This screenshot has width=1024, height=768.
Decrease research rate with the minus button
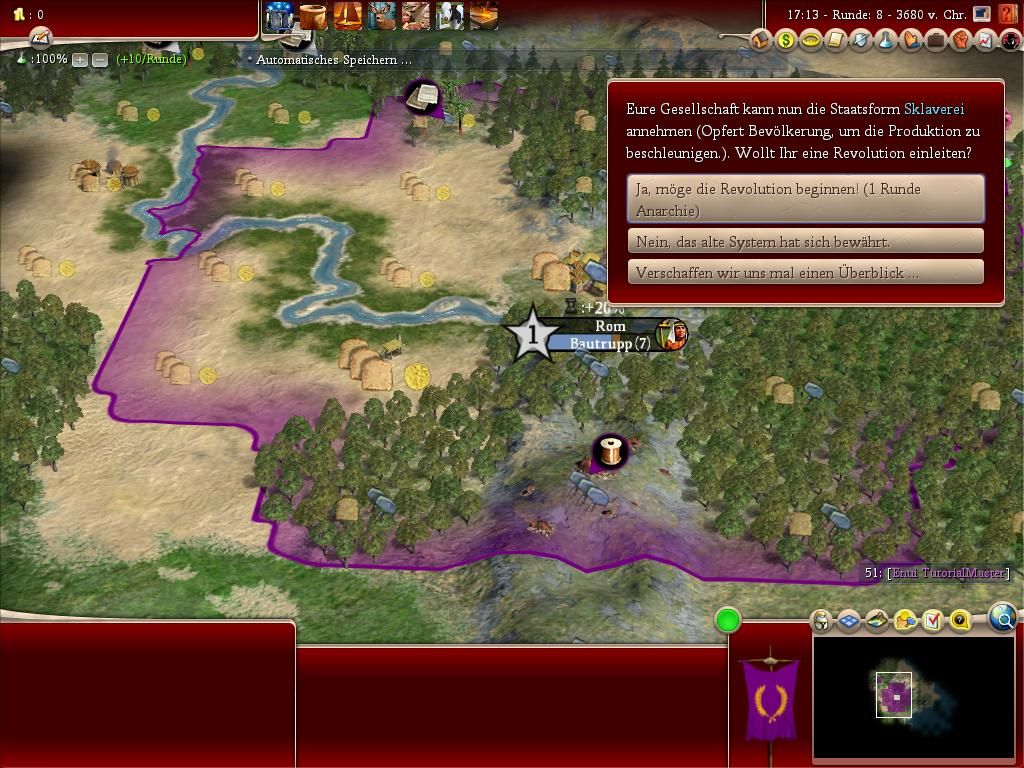(x=100, y=60)
